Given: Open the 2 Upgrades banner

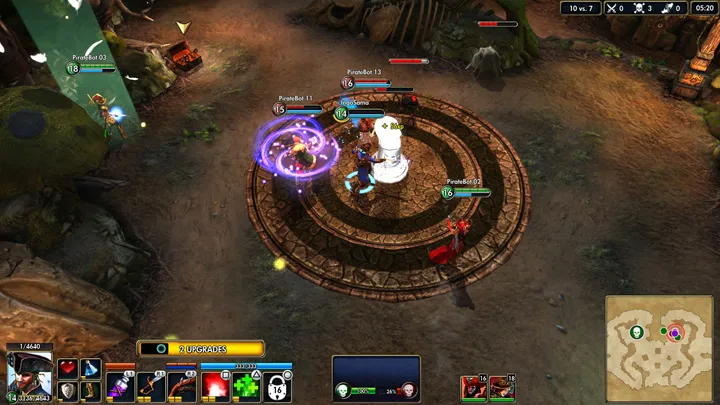Looking at the screenshot, I should click(x=201, y=349).
